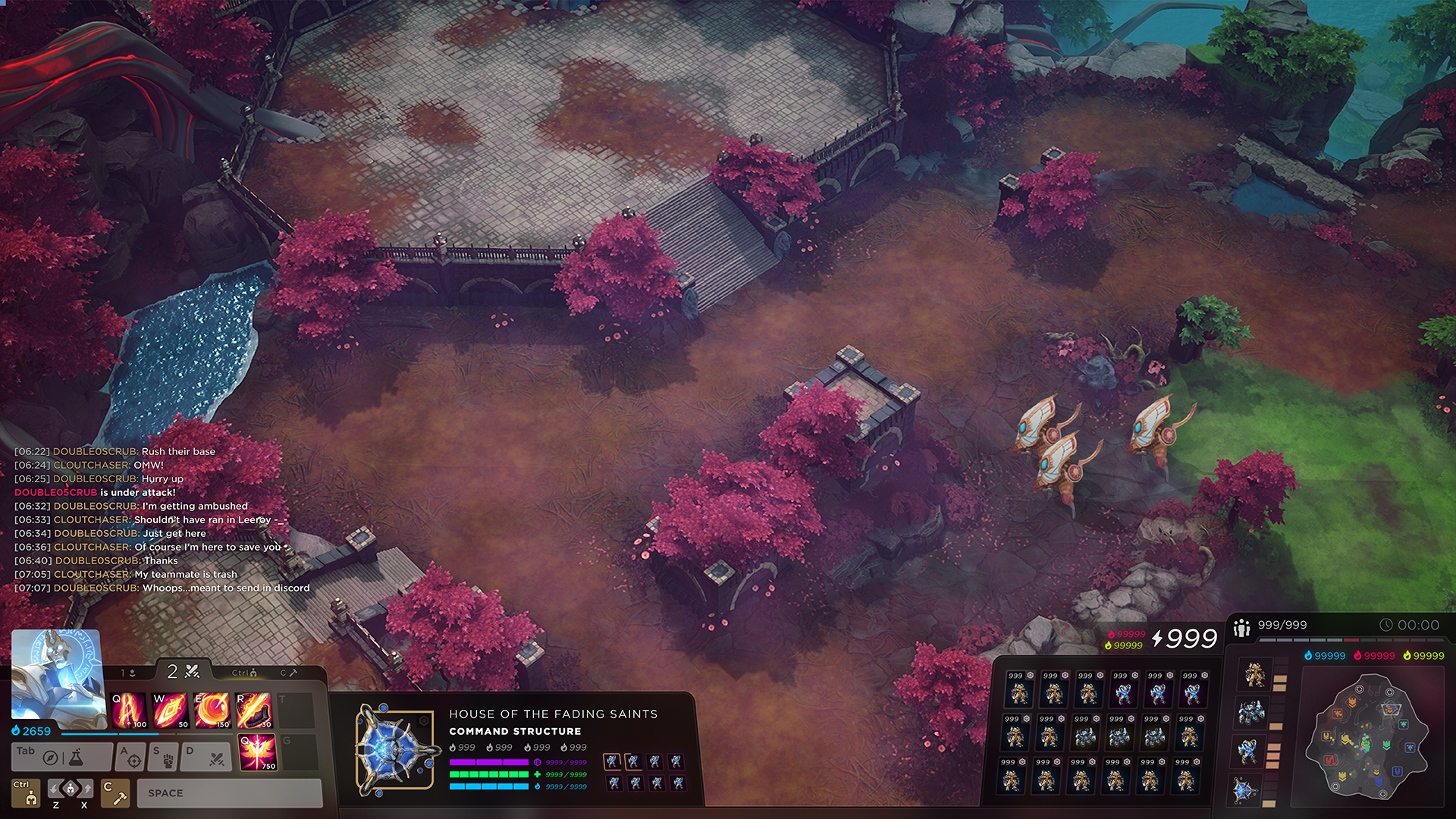
Task: Select the phoenix ability costing 750
Action: pyautogui.click(x=258, y=754)
